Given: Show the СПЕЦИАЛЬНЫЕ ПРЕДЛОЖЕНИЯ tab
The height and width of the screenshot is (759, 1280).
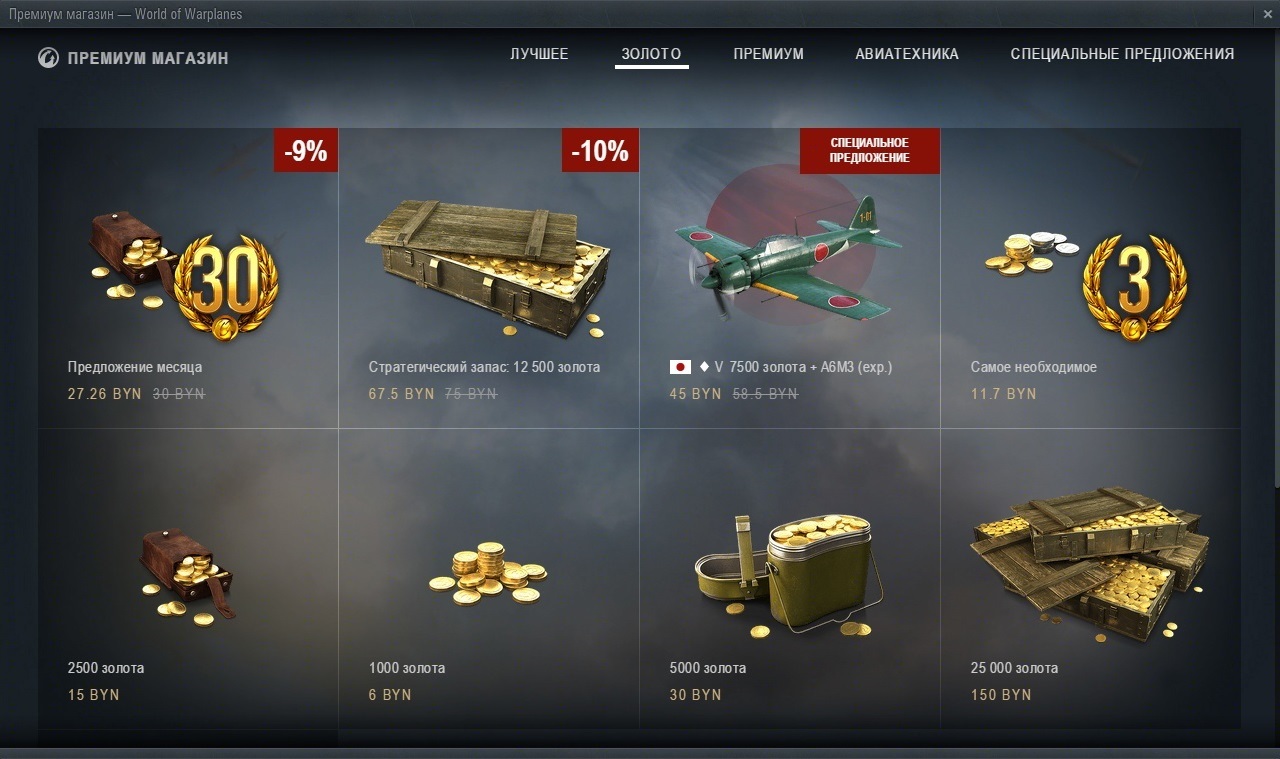Looking at the screenshot, I should 1122,54.
